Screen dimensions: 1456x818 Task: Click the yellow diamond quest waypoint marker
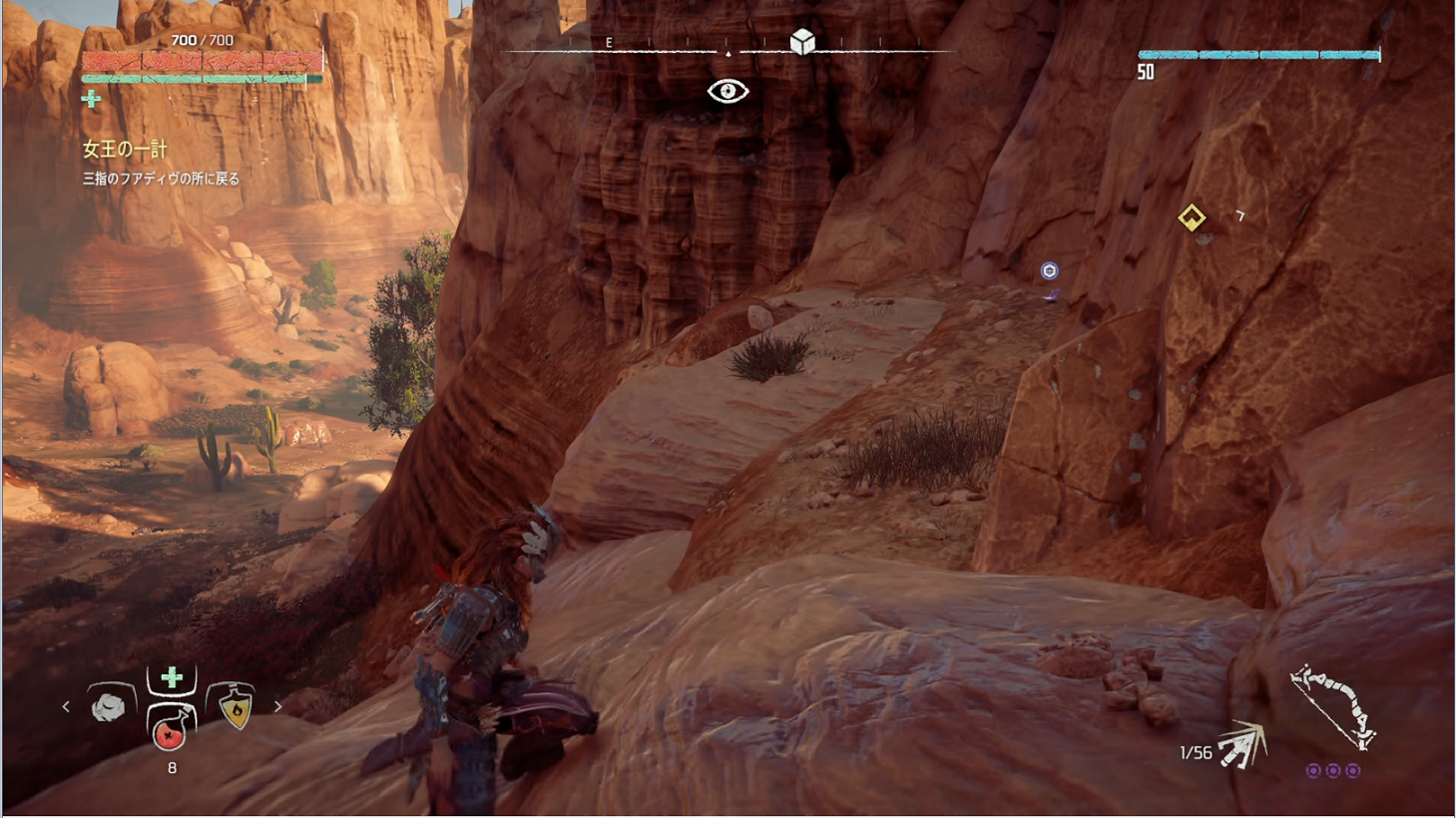1192,217
